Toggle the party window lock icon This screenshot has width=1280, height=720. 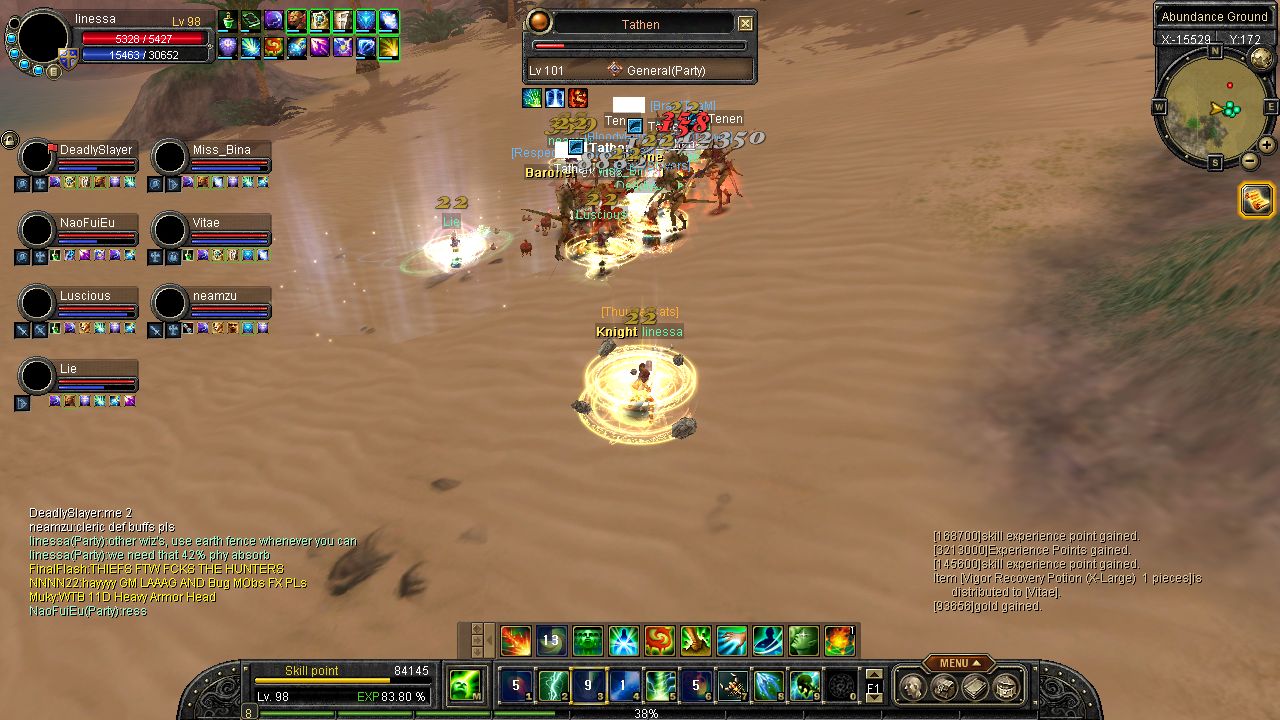[x=9, y=139]
